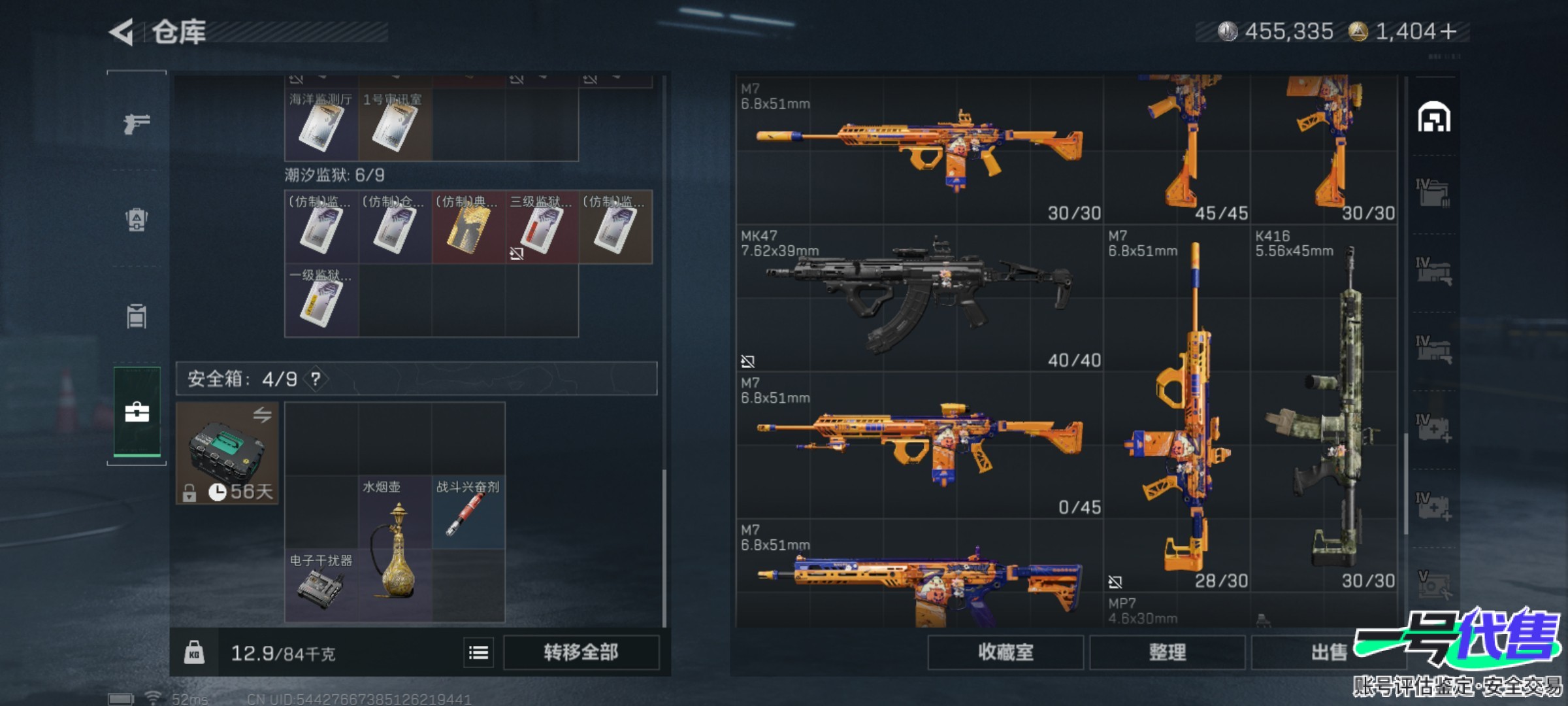The image size is (1568, 706).
Task: Open the backpack category tab
Action: point(137,219)
